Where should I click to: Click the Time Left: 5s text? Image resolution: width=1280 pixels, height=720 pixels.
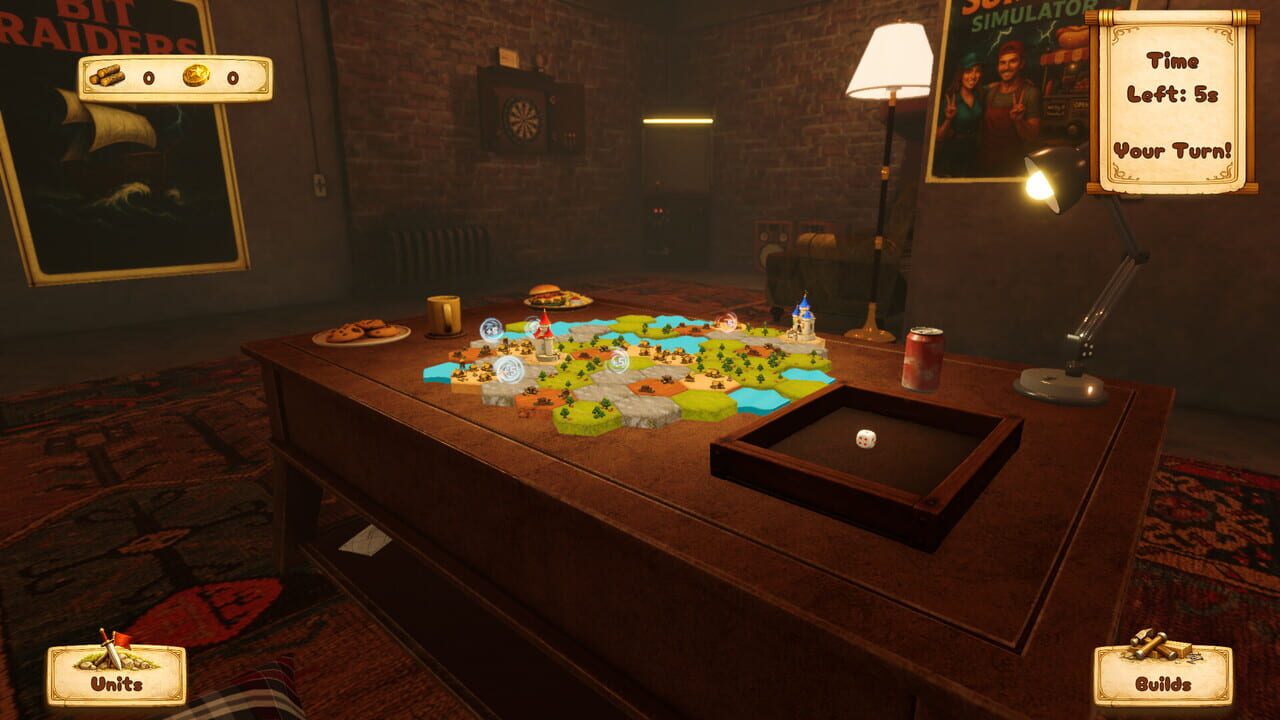coord(1172,78)
